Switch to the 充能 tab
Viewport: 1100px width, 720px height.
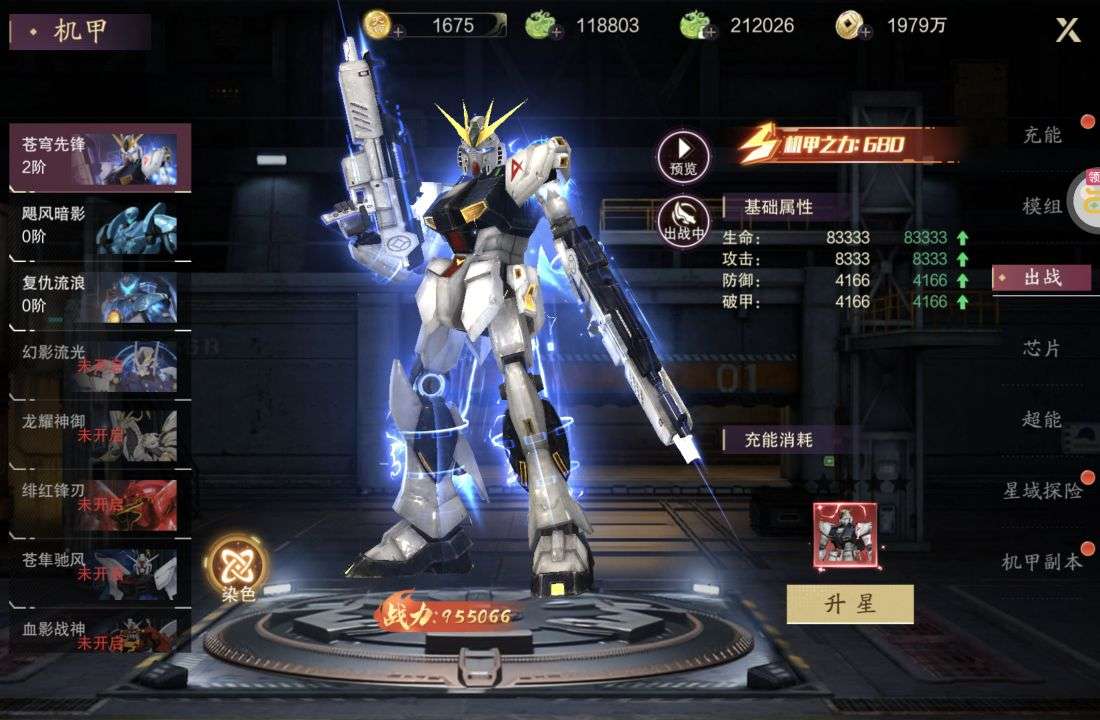coord(1042,135)
